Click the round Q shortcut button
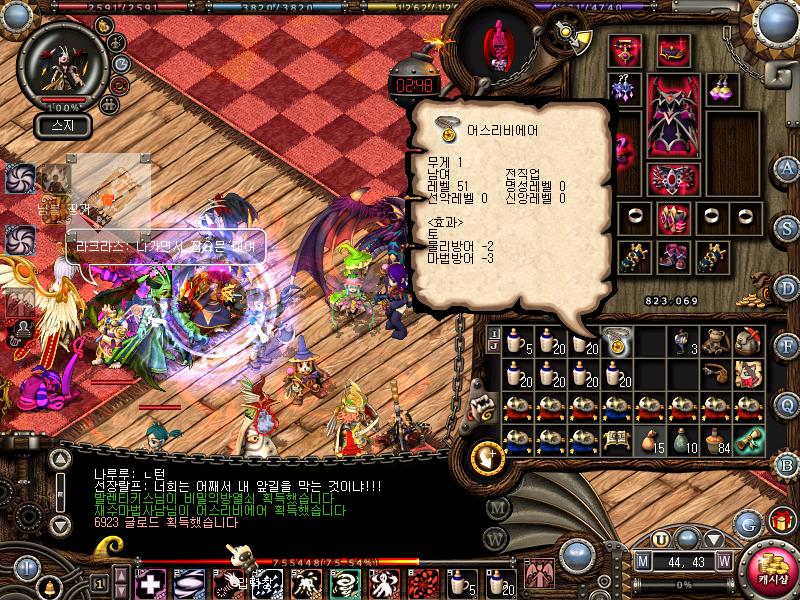The image size is (800, 600). click(787, 404)
